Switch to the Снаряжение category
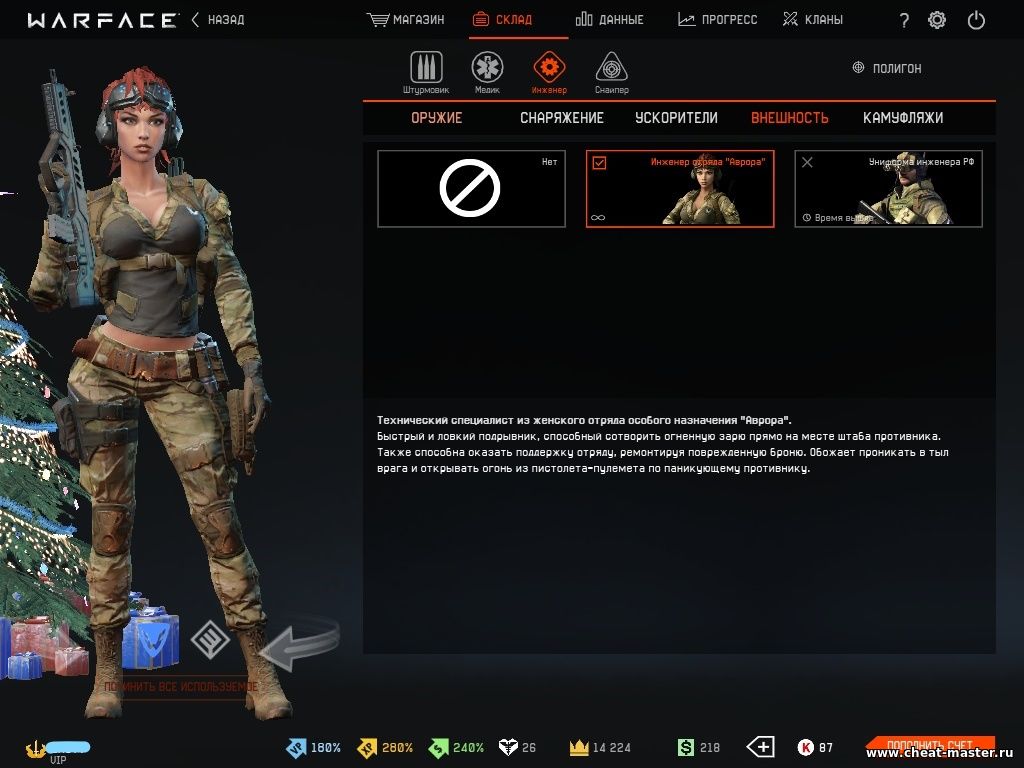This screenshot has height=768, width=1024. (562, 118)
